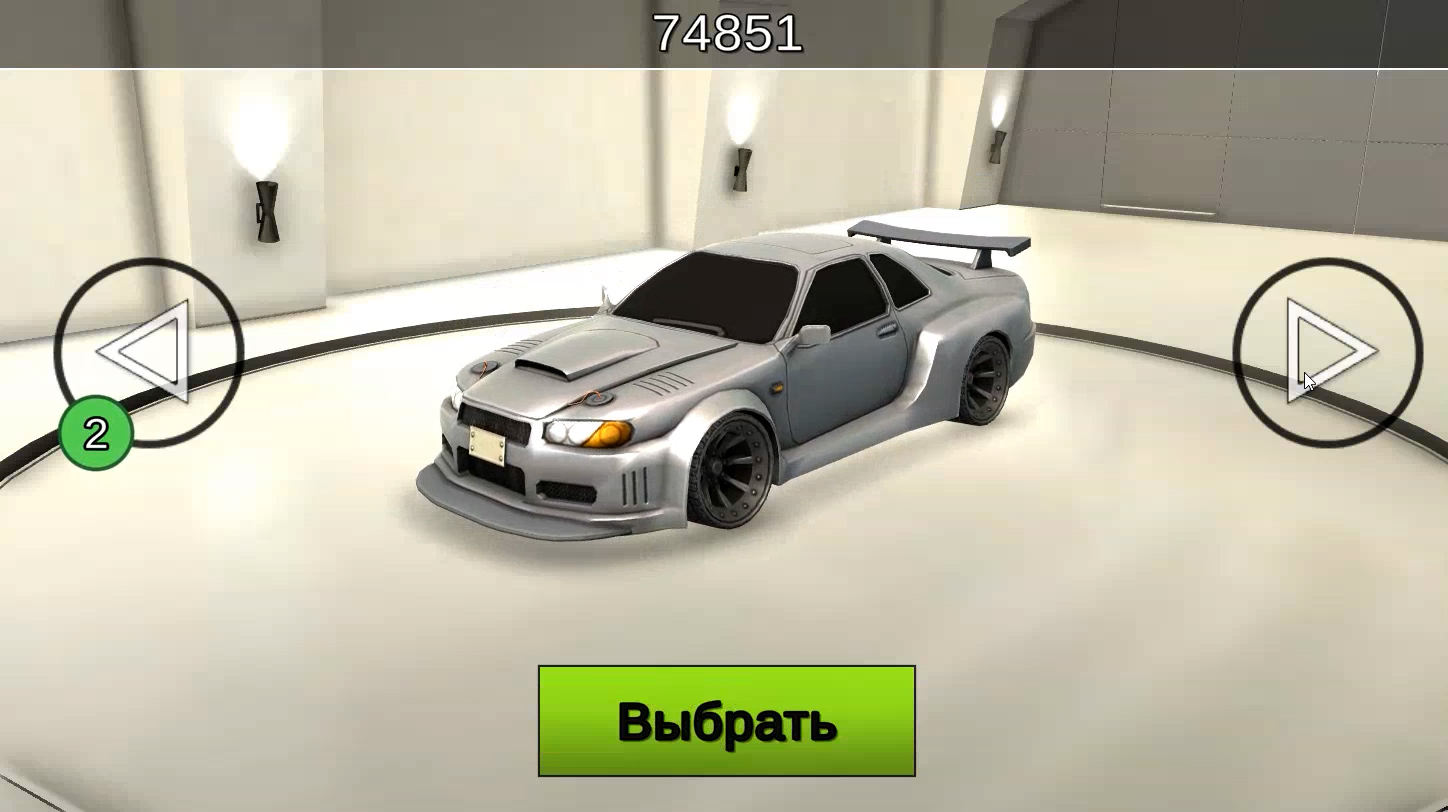
Task: Click the right arrow to view next car
Action: (x=1330, y=349)
